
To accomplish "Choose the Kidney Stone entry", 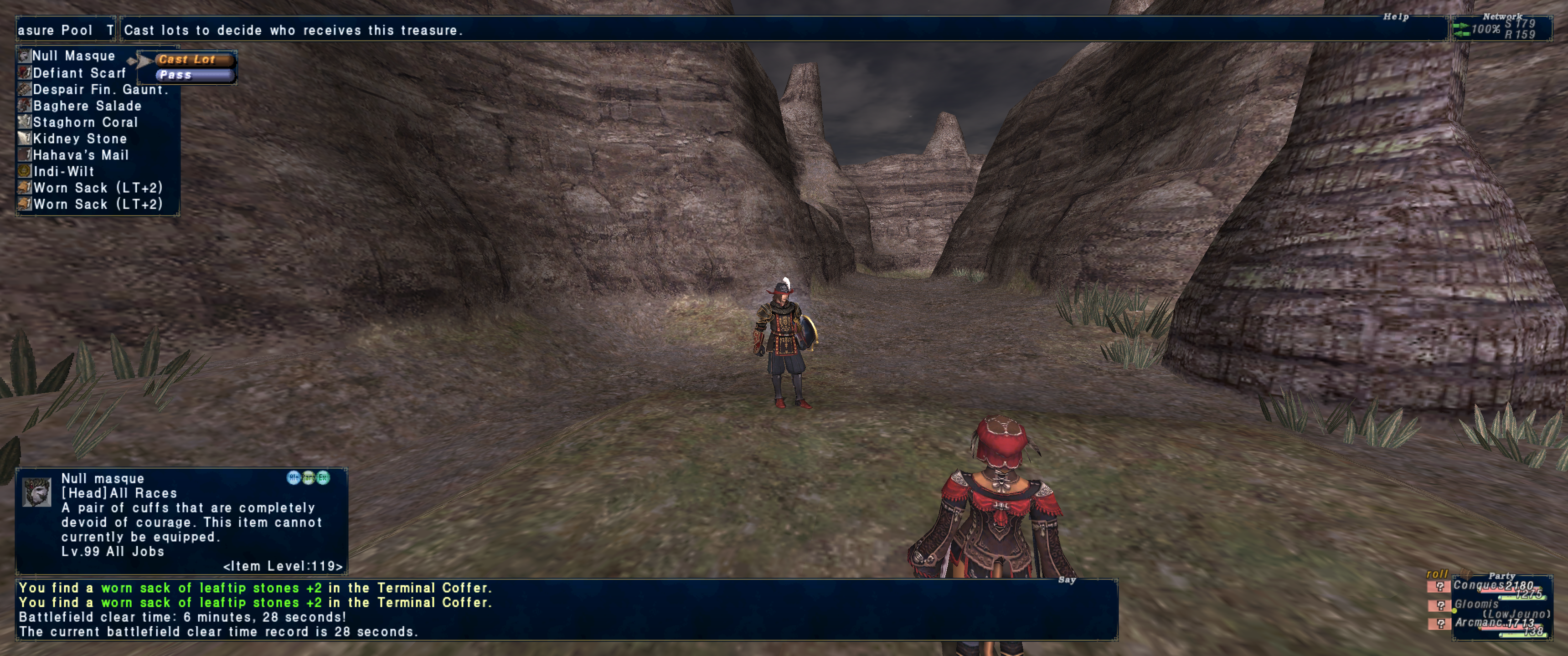I will pos(80,139).
